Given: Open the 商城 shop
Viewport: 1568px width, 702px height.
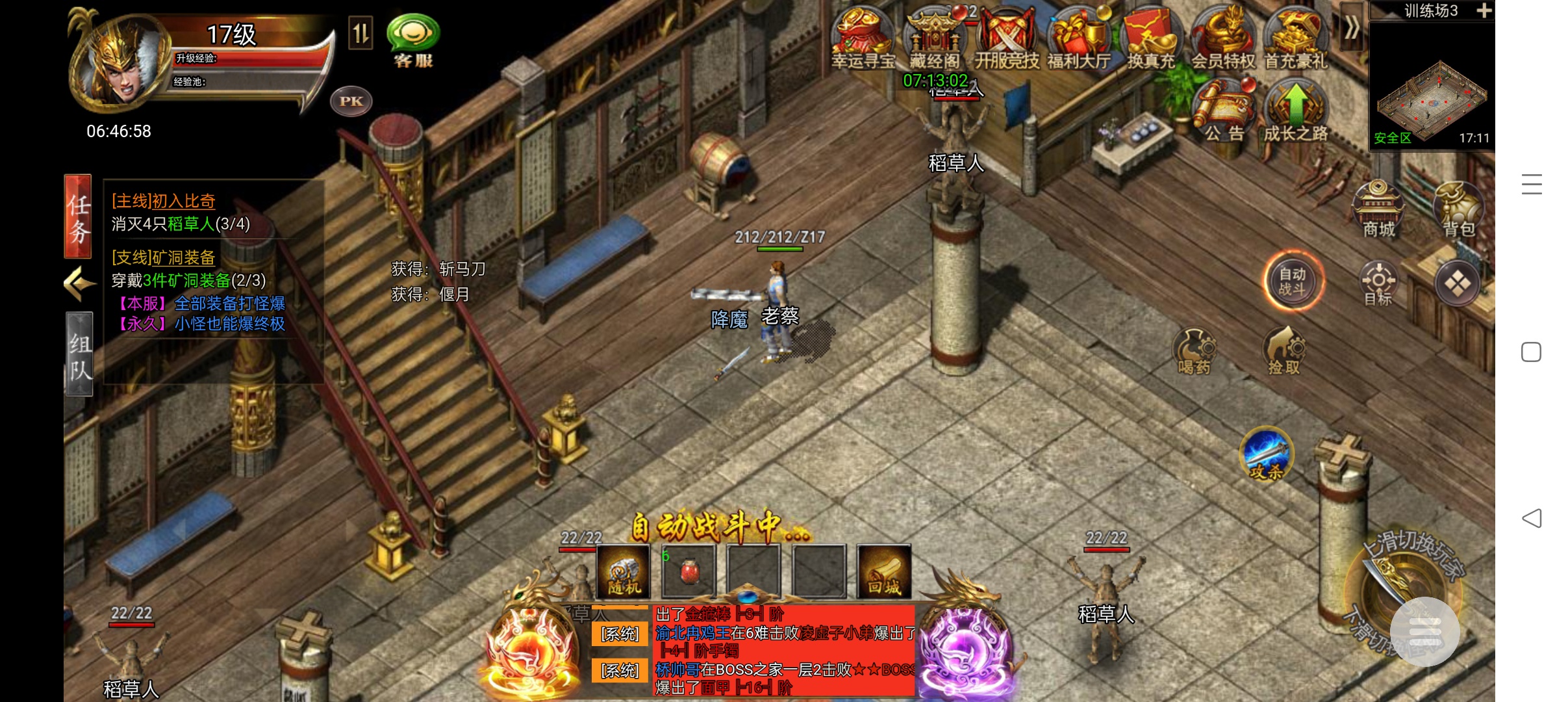Looking at the screenshot, I should [1378, 208].
